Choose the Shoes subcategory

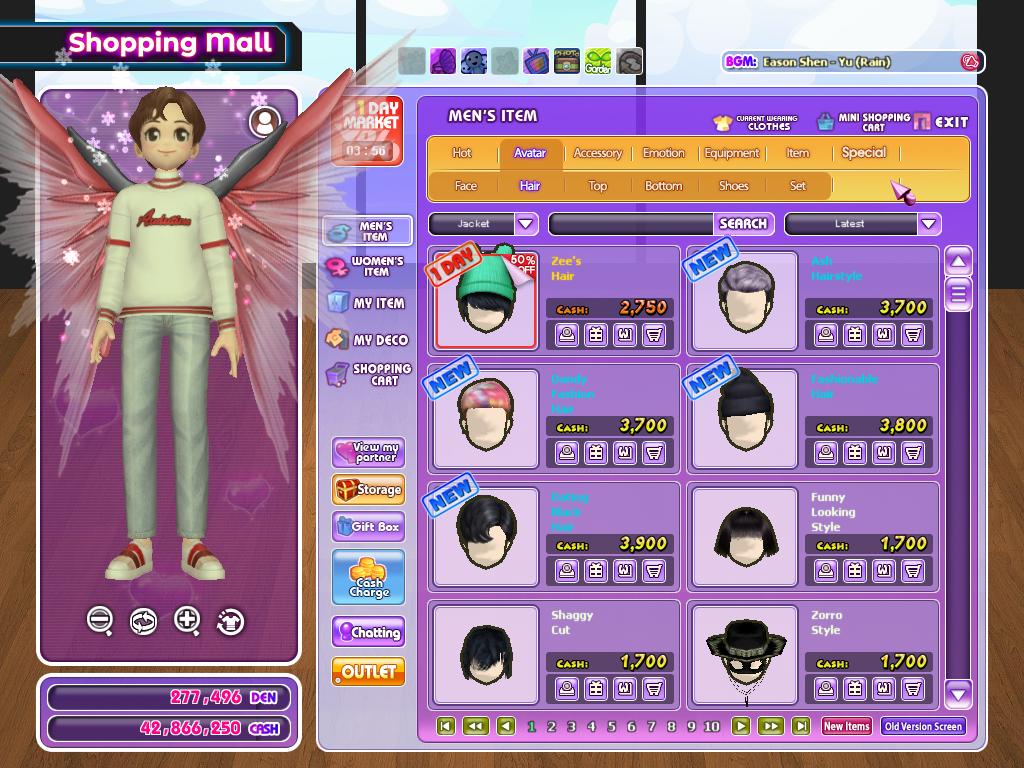(x=733, y=186)
